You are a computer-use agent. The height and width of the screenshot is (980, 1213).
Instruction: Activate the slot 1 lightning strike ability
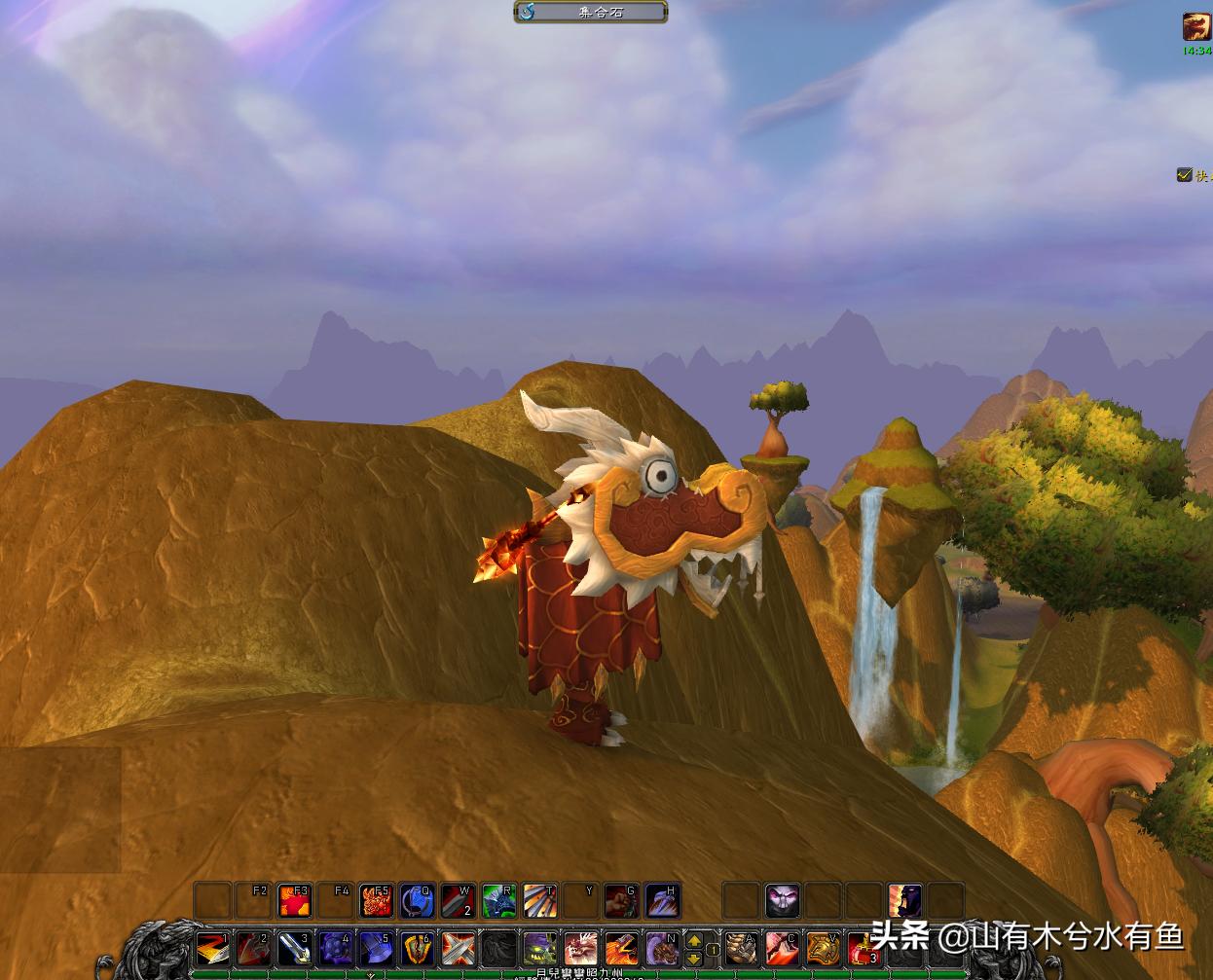point(212,948)
